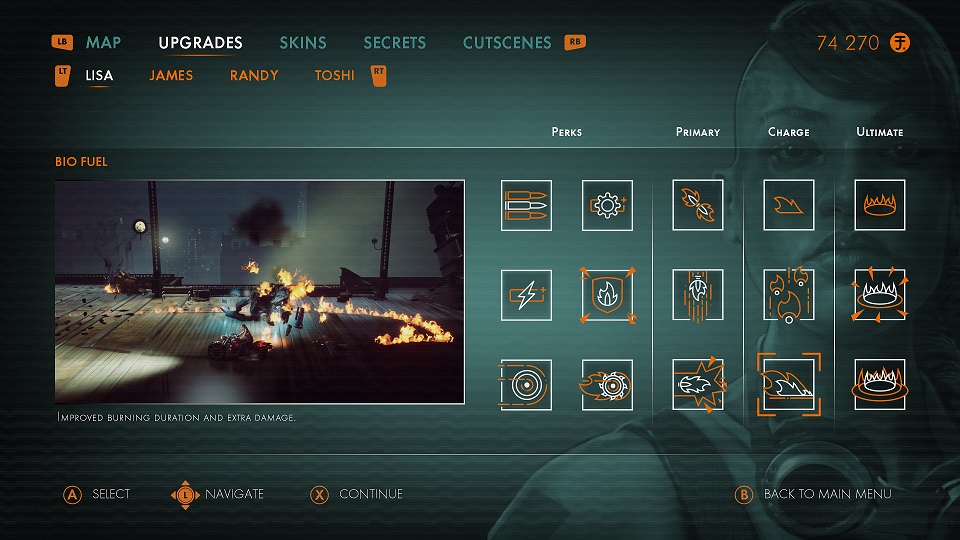Show the Secrets tab
960x540 pixels.
(x=394, y=43)
